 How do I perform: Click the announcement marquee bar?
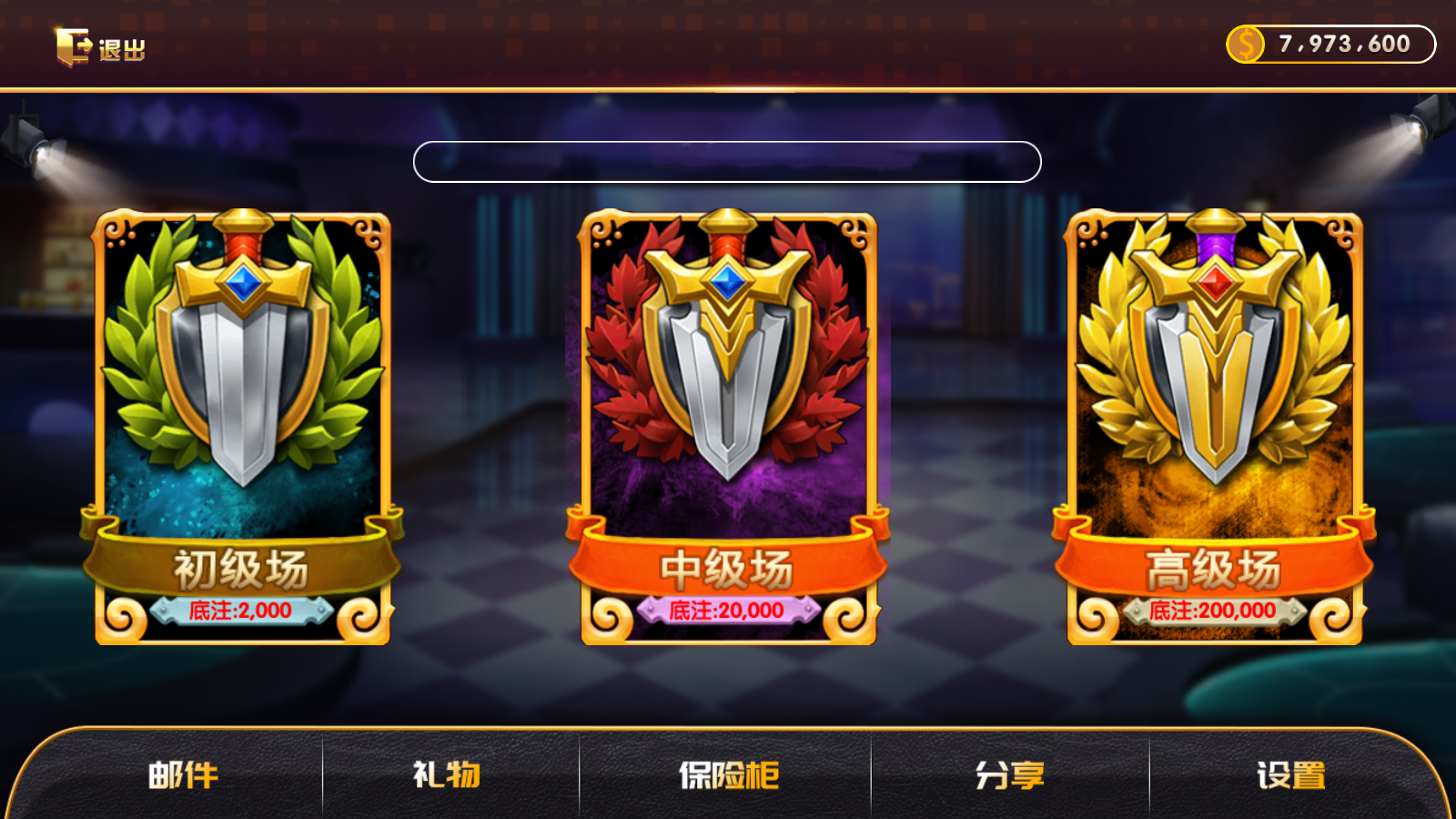[728, 160]
